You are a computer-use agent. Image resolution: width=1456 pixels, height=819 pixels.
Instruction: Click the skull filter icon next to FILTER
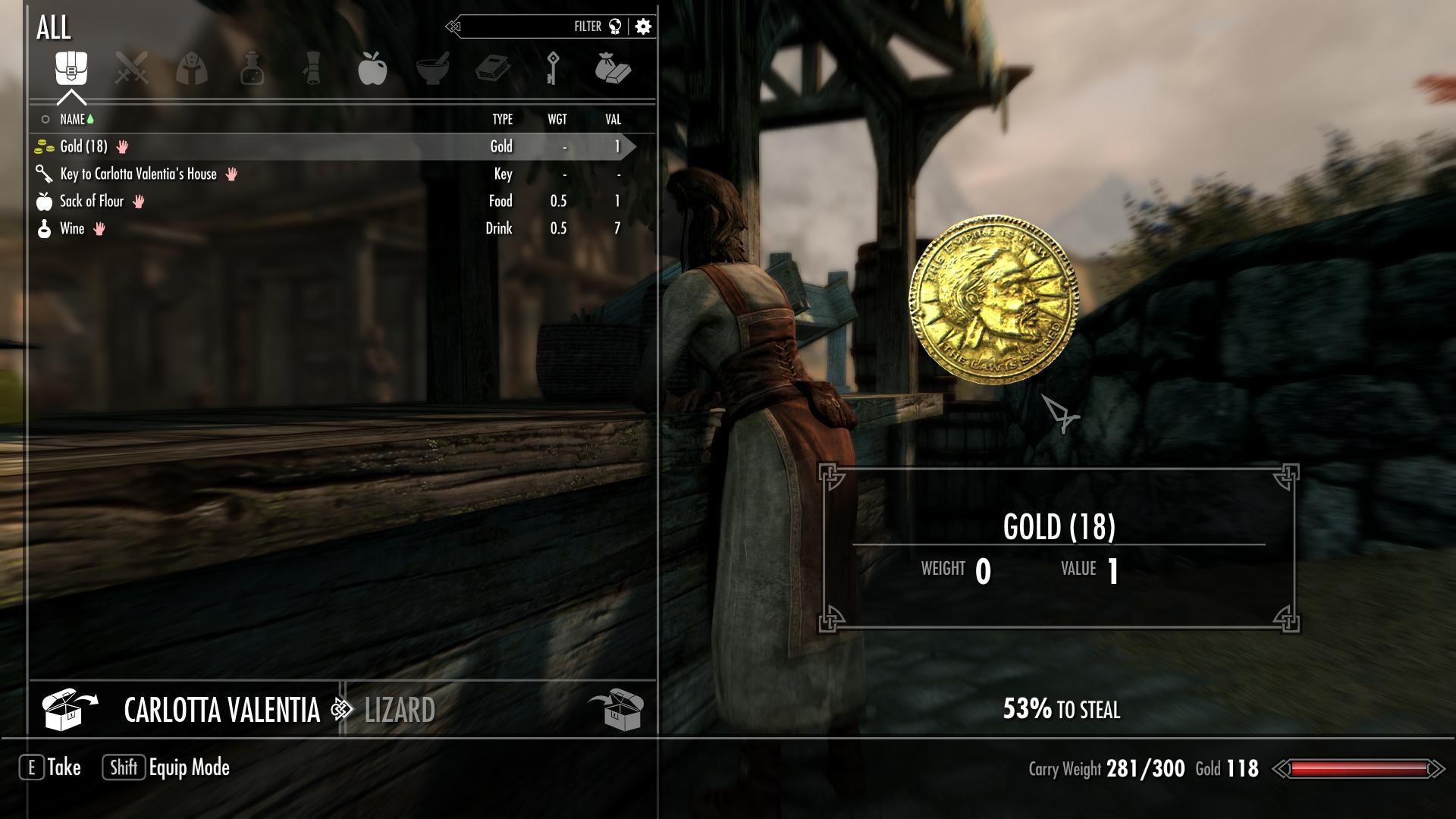point(616,25)
